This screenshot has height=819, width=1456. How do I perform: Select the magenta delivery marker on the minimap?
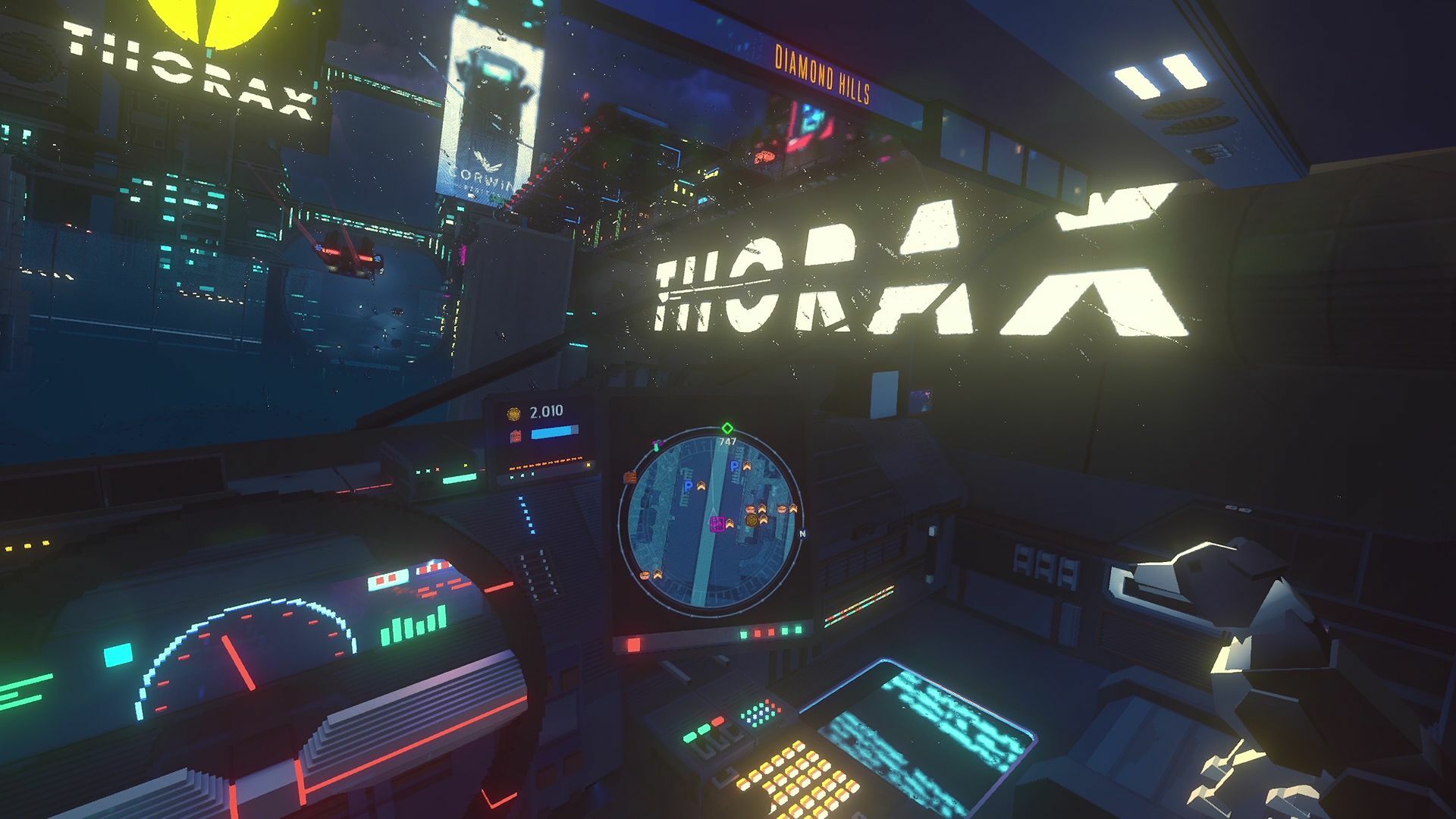717,522
